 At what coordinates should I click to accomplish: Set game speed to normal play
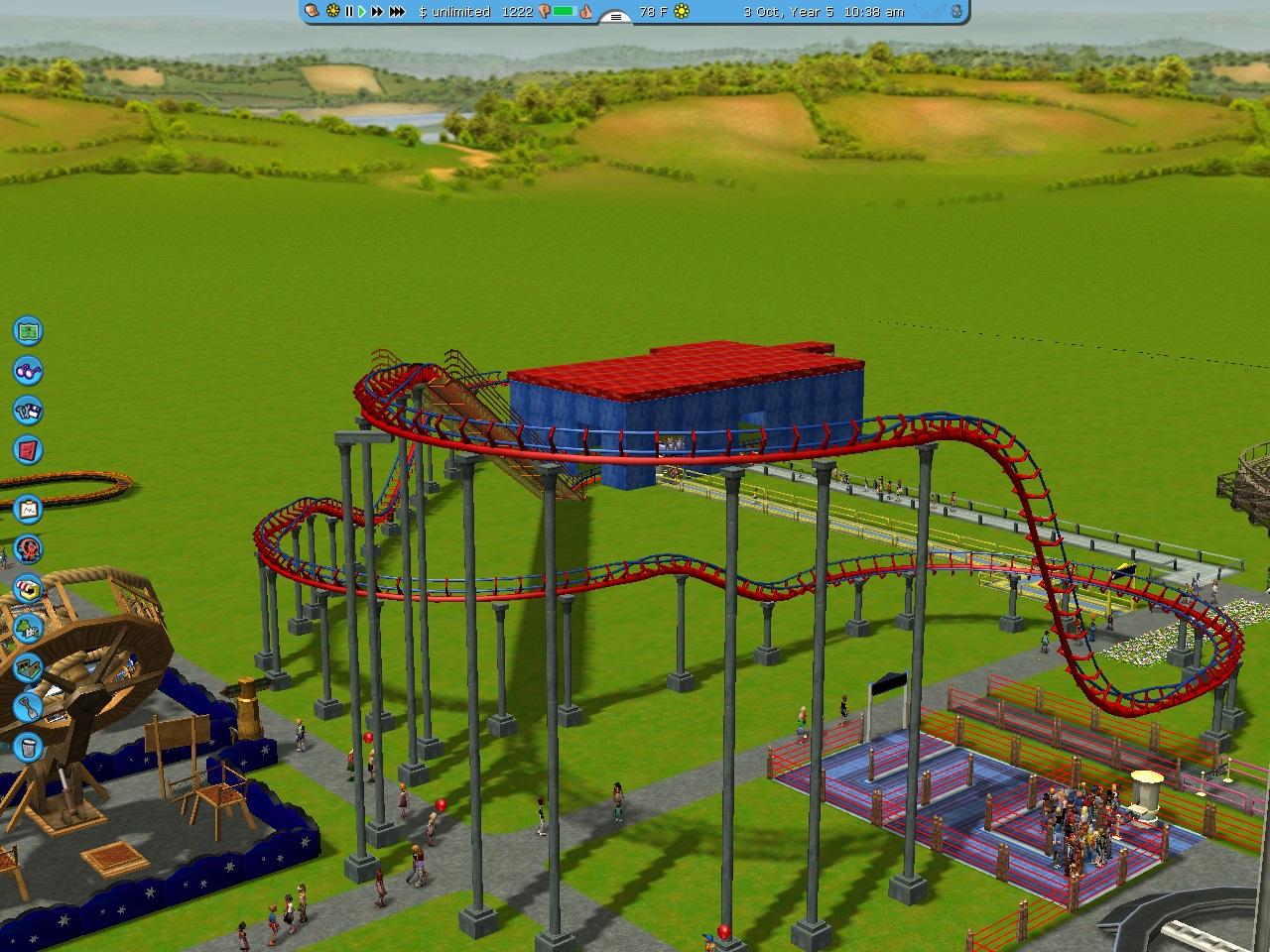362,12
